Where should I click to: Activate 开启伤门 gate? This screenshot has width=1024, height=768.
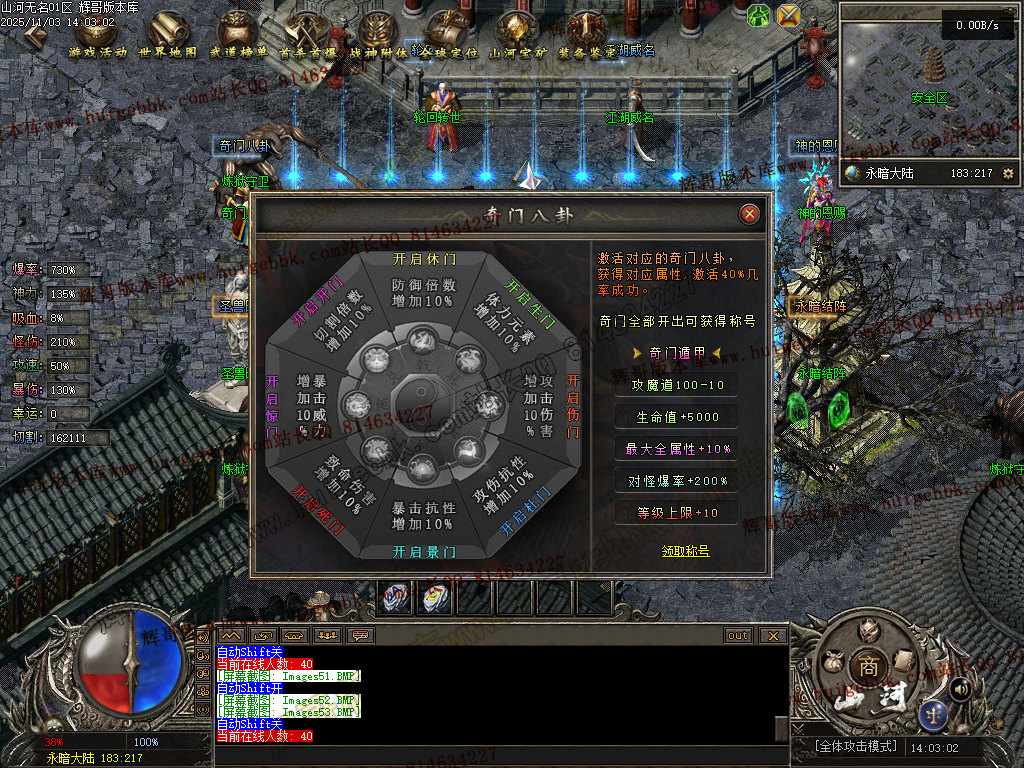[x=572, y=407]
